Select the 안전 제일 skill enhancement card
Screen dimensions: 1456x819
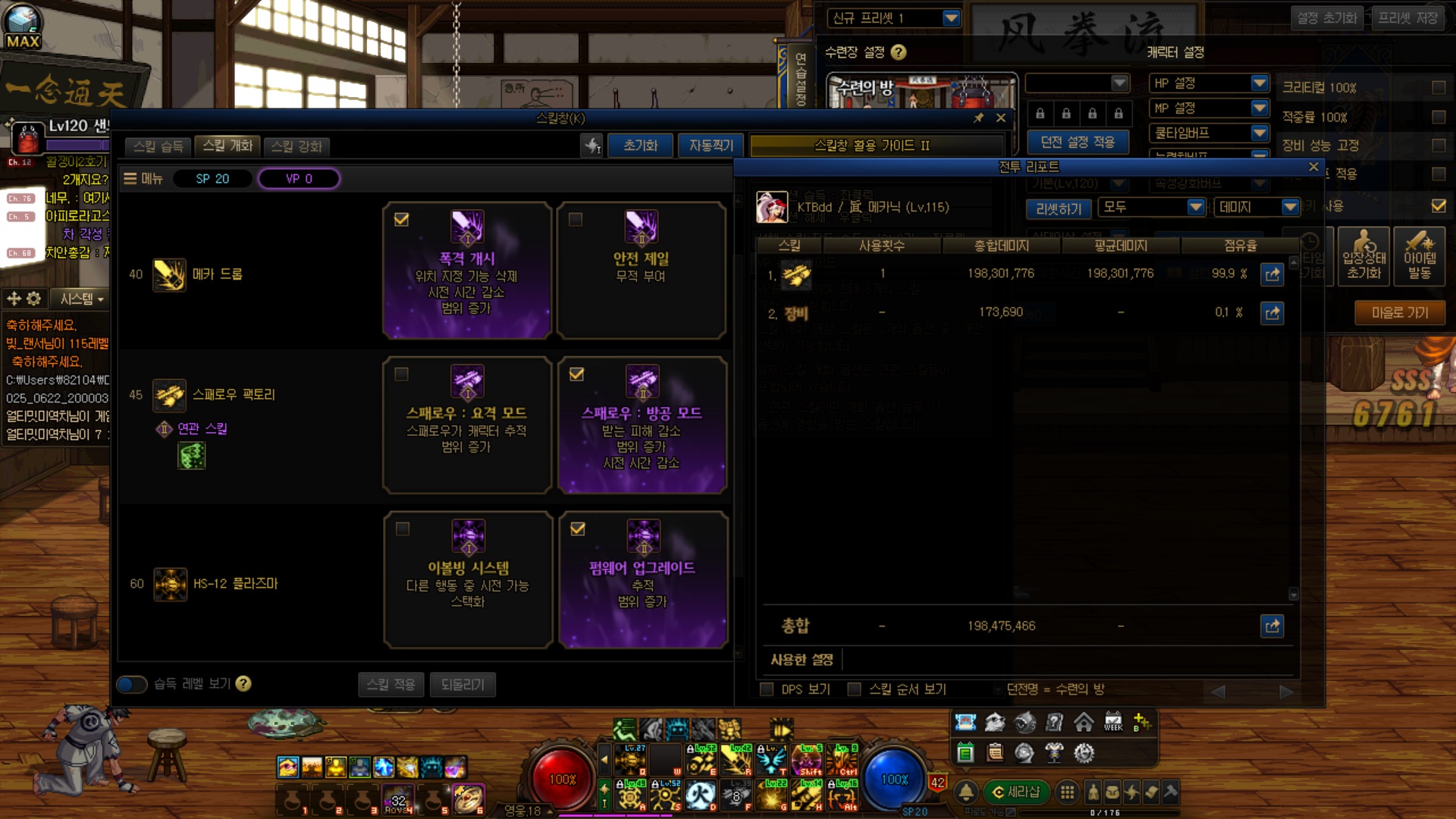641,270
